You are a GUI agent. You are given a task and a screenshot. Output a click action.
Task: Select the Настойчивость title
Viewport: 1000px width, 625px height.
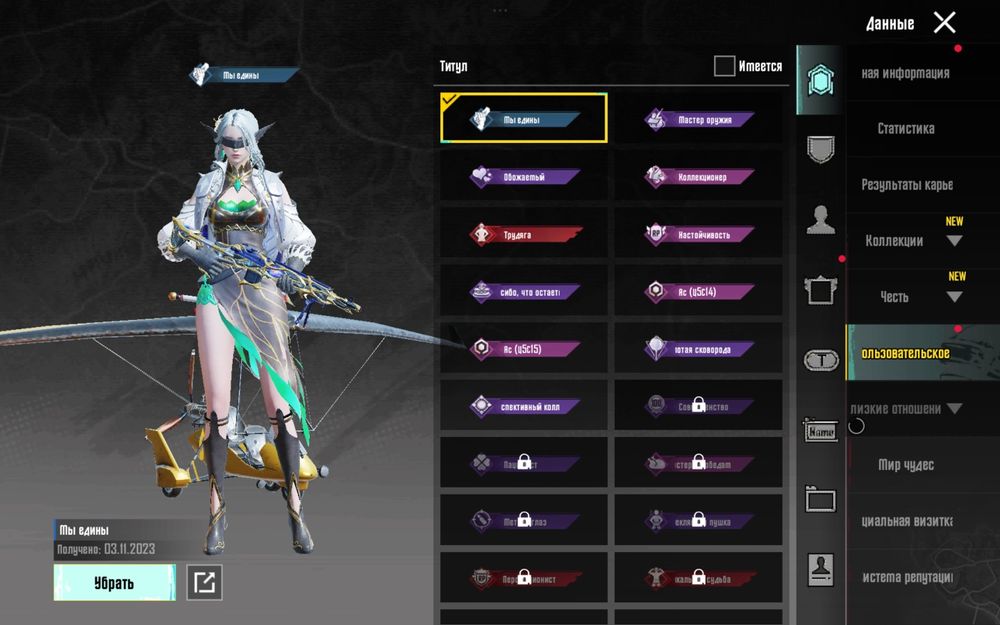pos(699,235)
